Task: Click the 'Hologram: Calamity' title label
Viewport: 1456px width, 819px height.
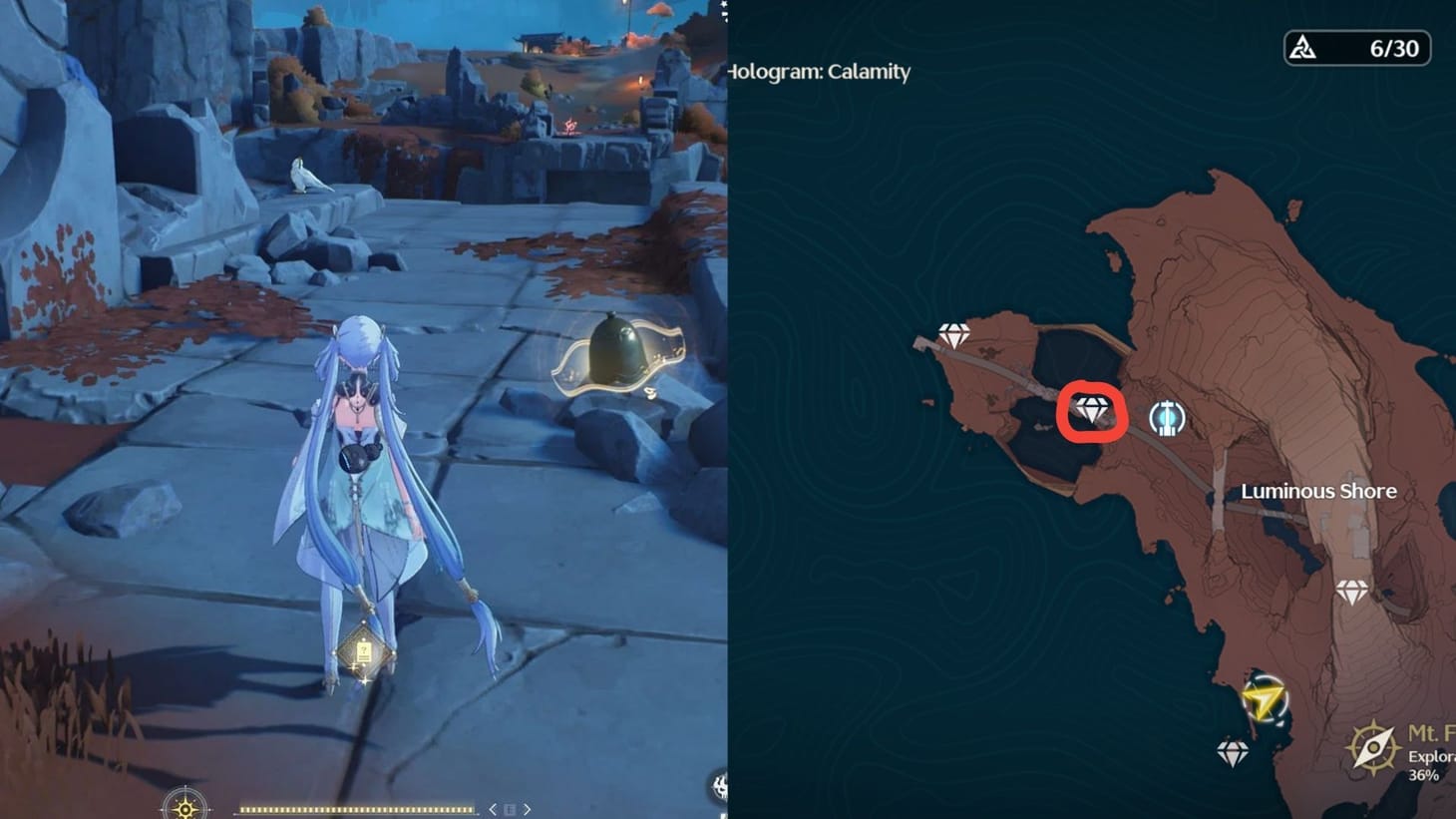Action: point(820,72)
